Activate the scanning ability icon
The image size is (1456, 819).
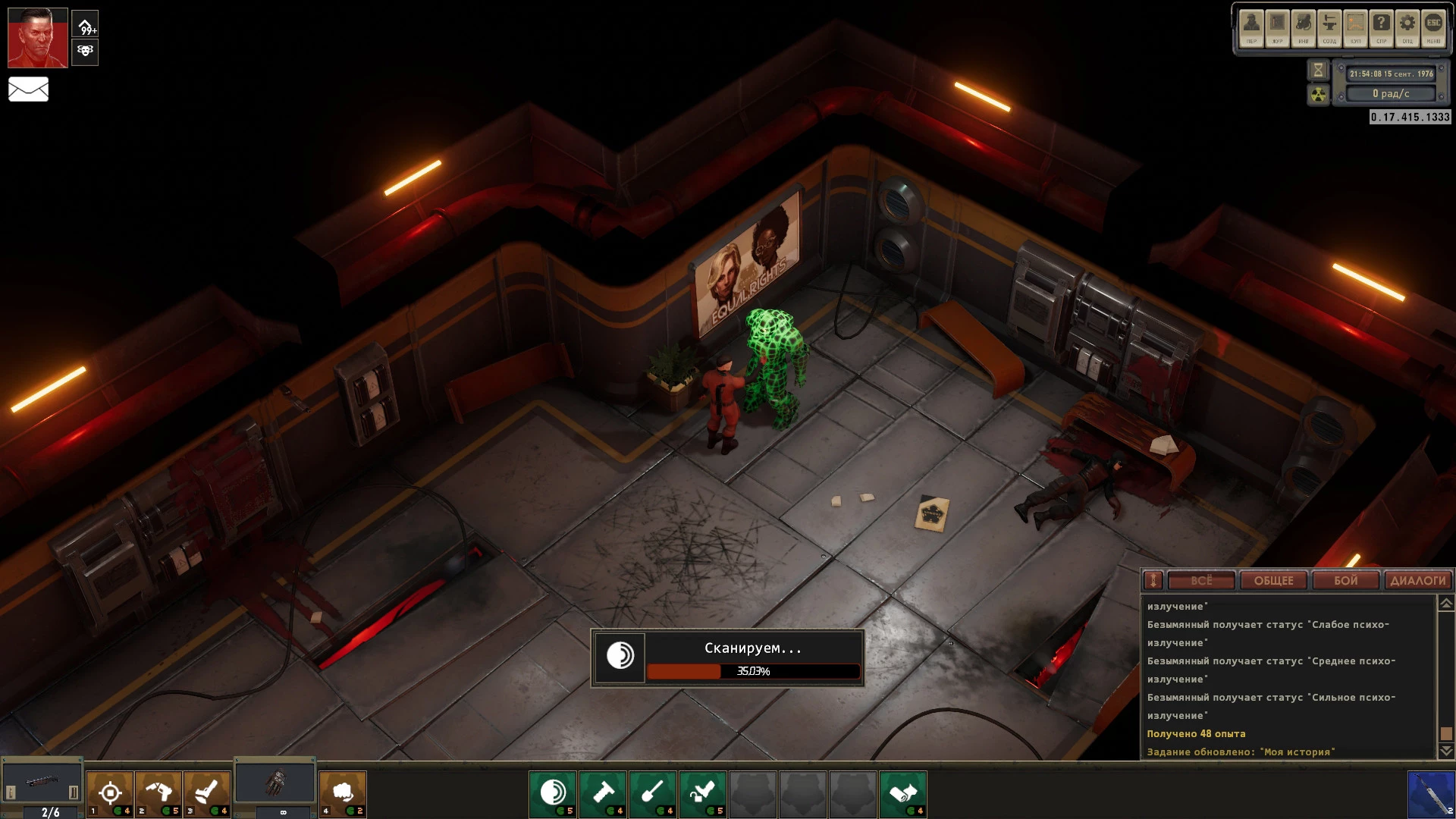point(553,793)
